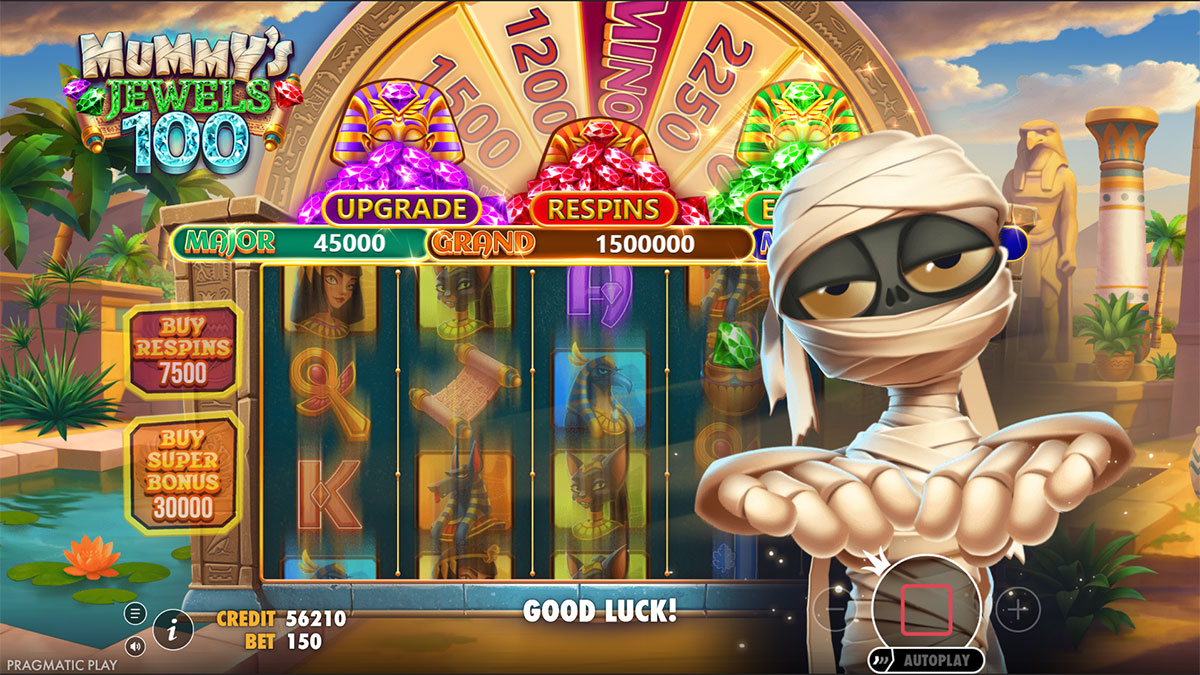Buy Super Bonus for 30000
This screenshot has width=1200, height=675.
coord(184,470)
